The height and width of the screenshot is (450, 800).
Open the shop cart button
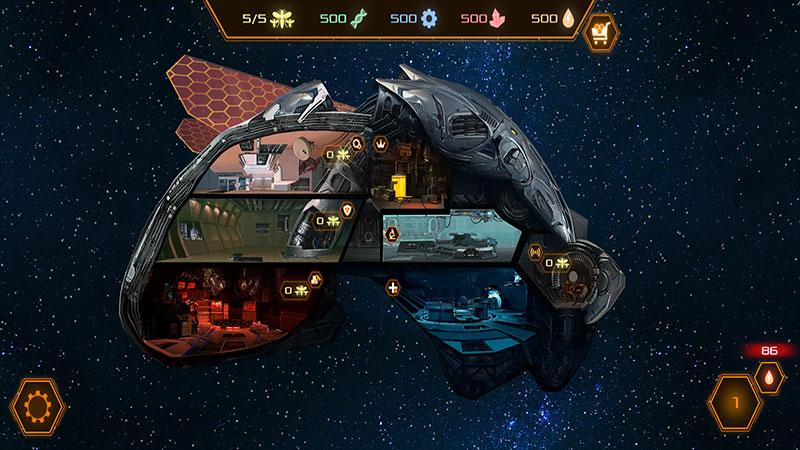601,31
